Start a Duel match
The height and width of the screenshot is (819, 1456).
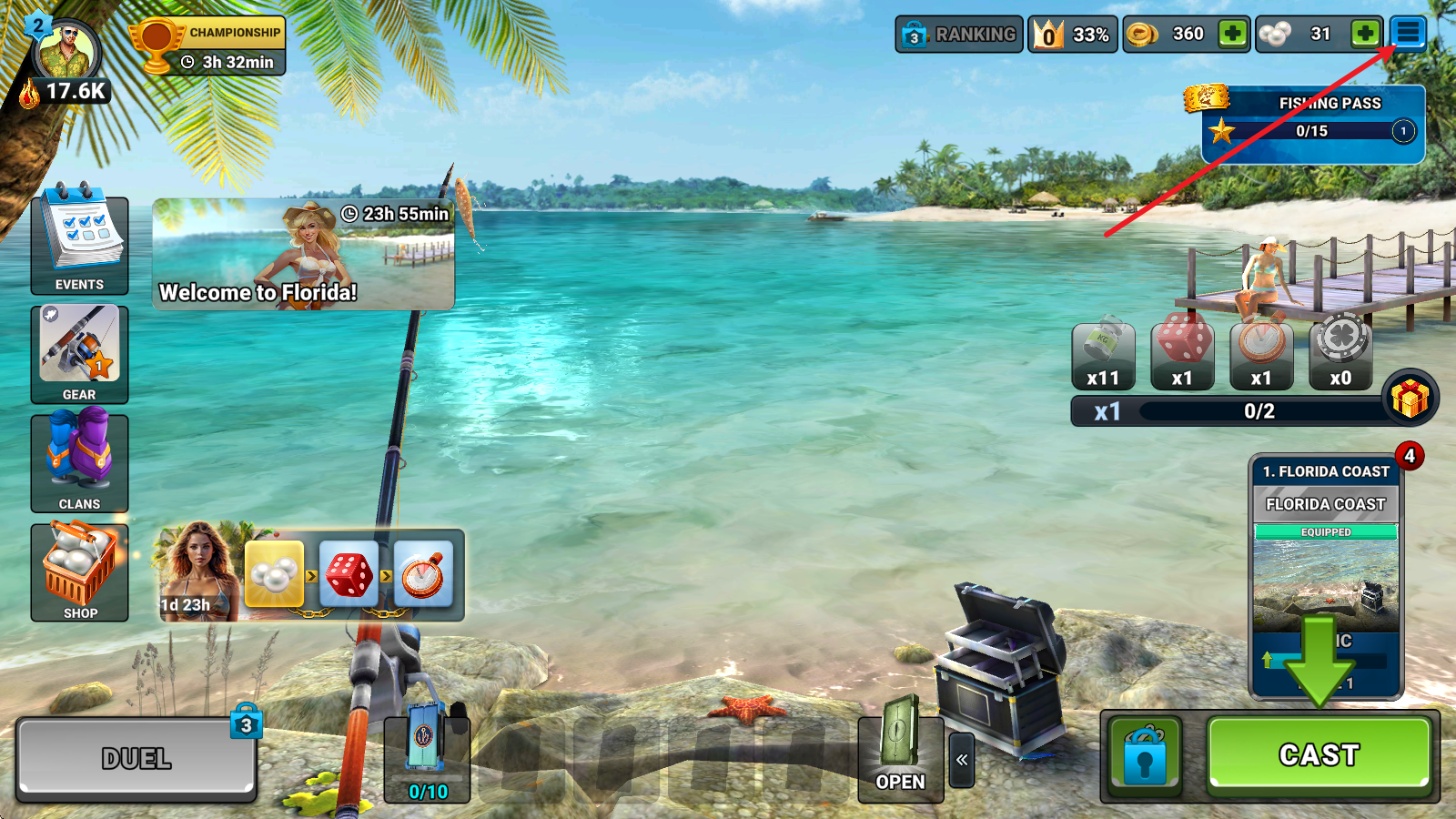pos(136,758)
